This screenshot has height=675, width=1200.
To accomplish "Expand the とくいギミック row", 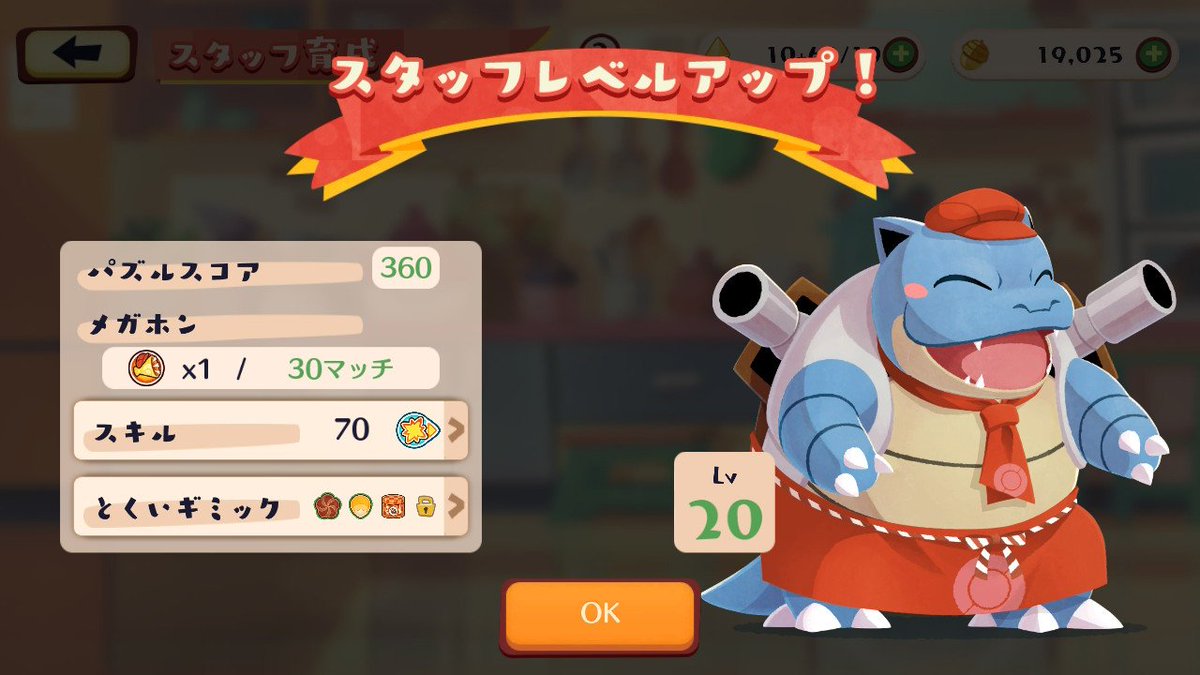I will click(270, 506).
